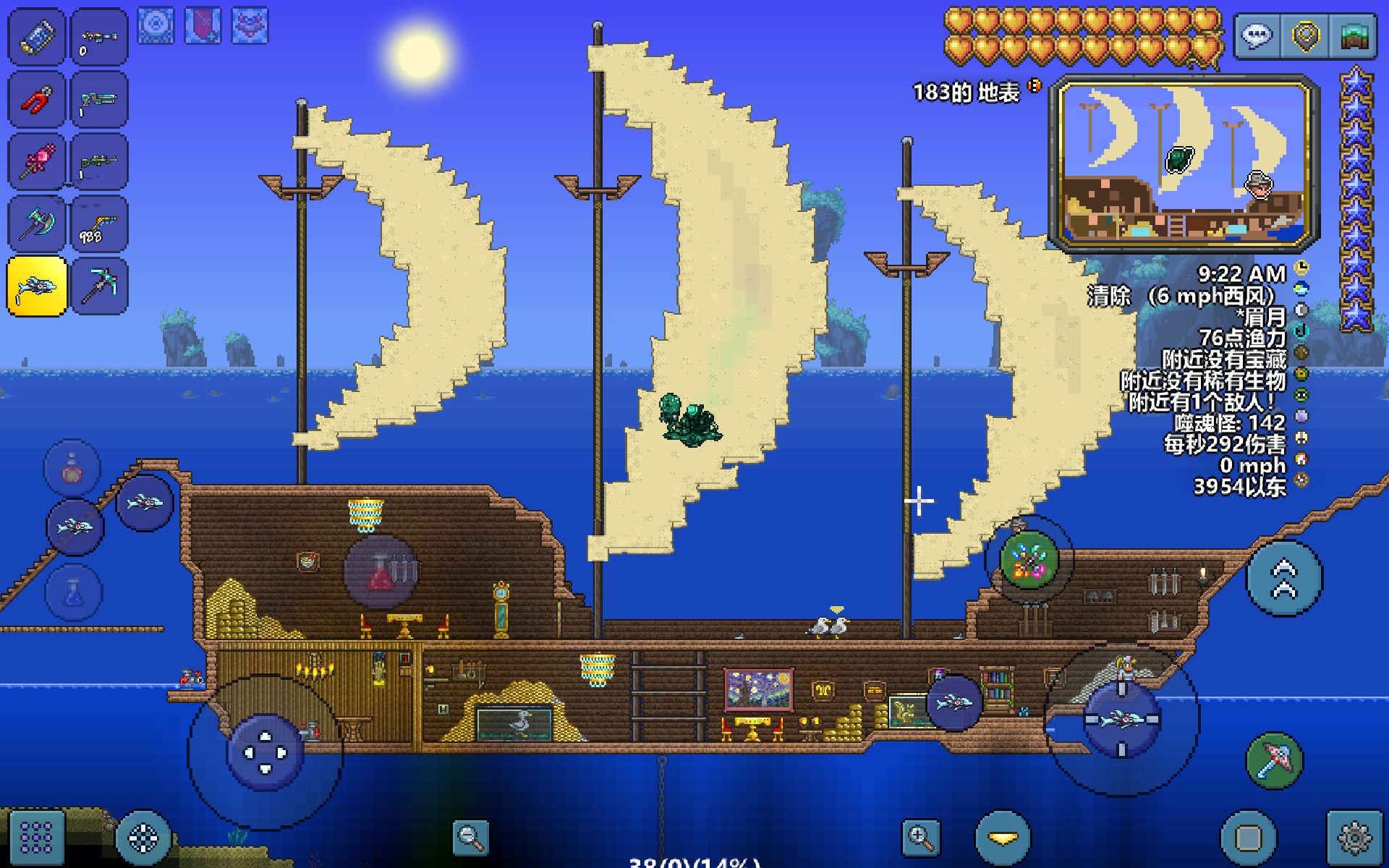This screenshot has height=868, width=1389.
Task: Tap the double-arrow jump button
Action: 1285,579
